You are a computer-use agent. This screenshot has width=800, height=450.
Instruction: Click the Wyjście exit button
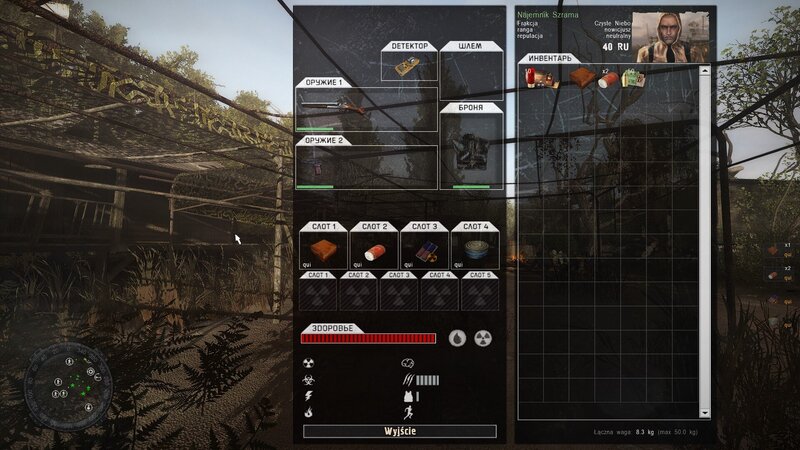pos(400,431)
